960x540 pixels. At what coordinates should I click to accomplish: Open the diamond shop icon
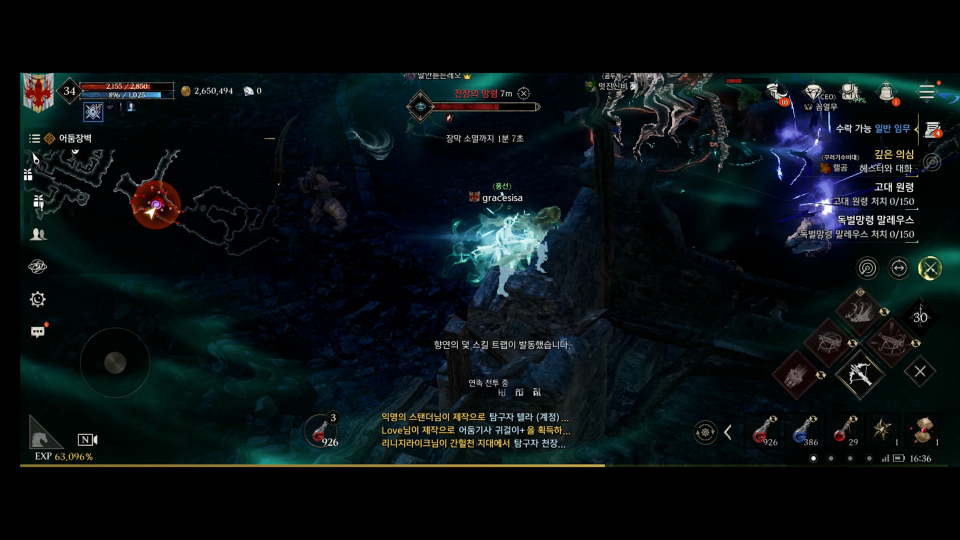tap(812, 92)
